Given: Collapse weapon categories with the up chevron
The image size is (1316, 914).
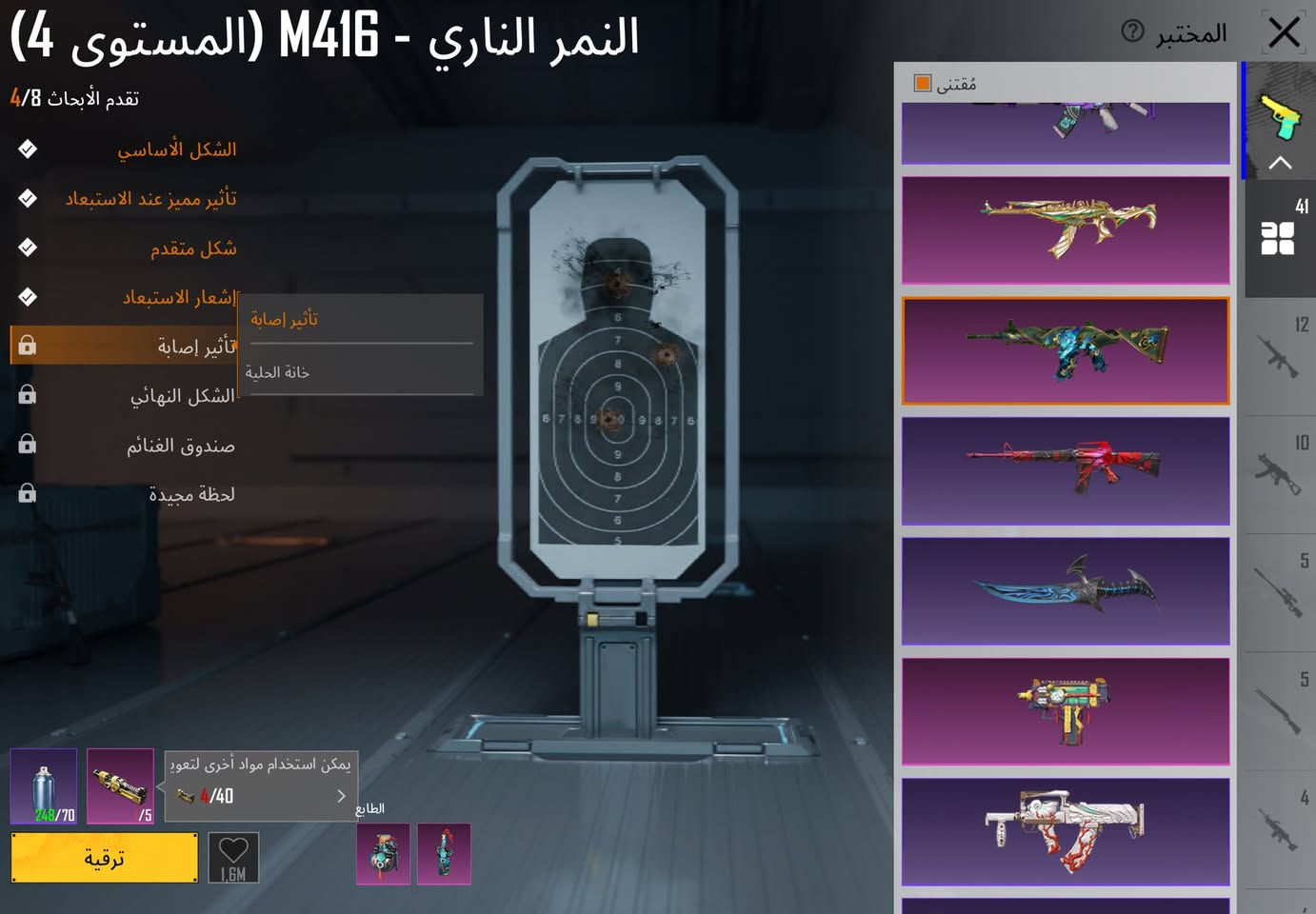Looking at the screenshot, I should (1280, 162).
